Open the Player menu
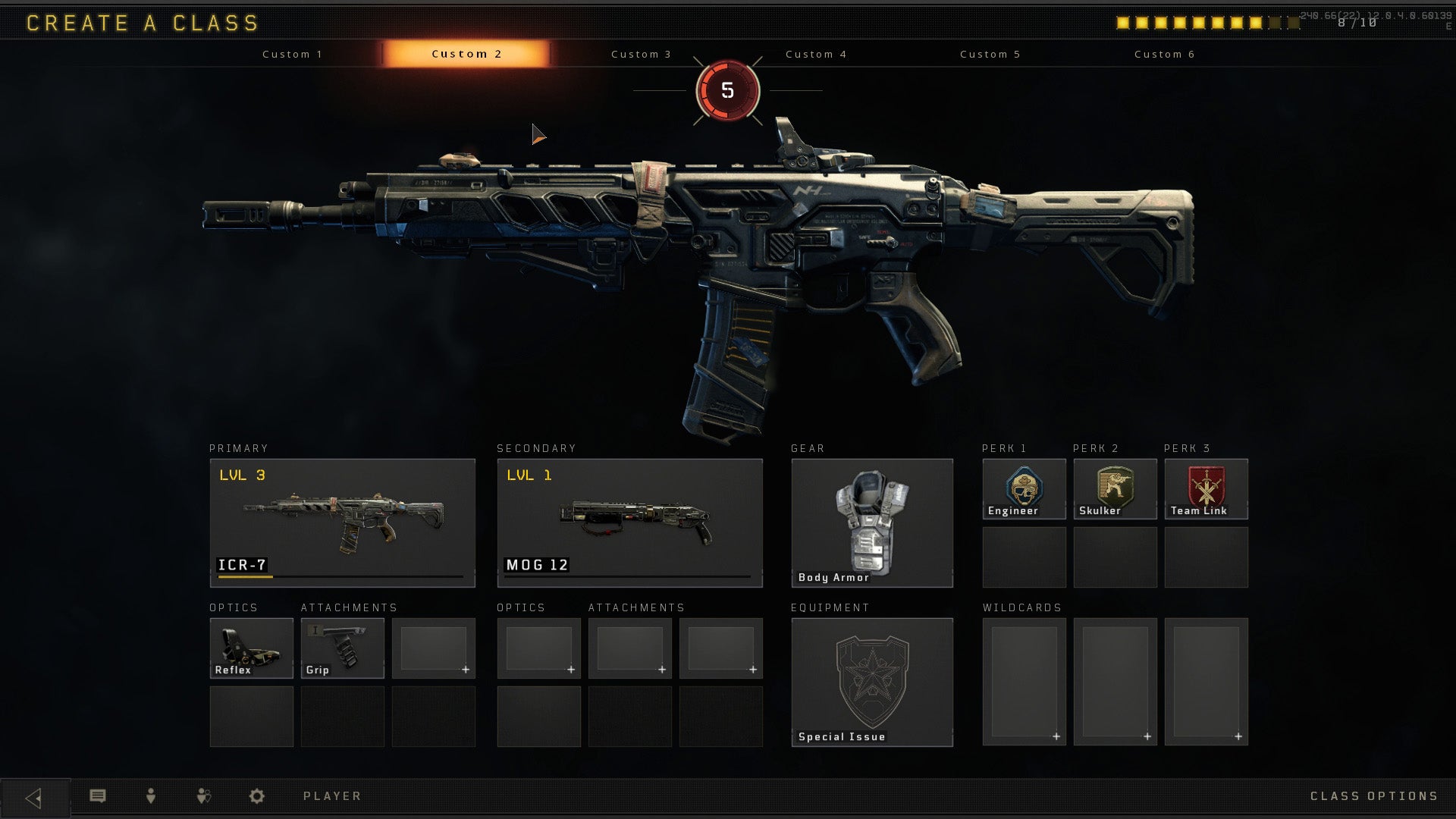 click(332, 796)
